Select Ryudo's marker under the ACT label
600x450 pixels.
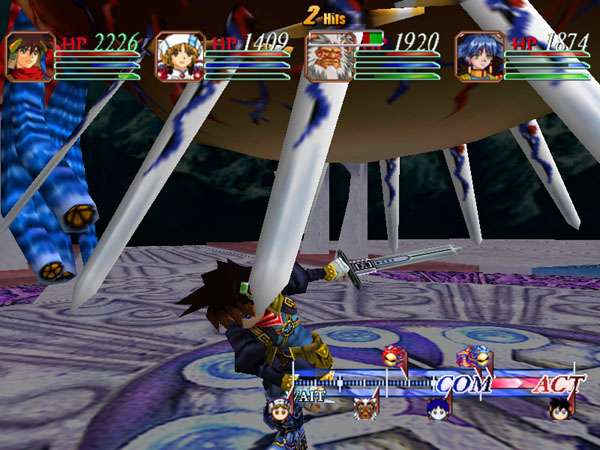click(x=558, y=408)
